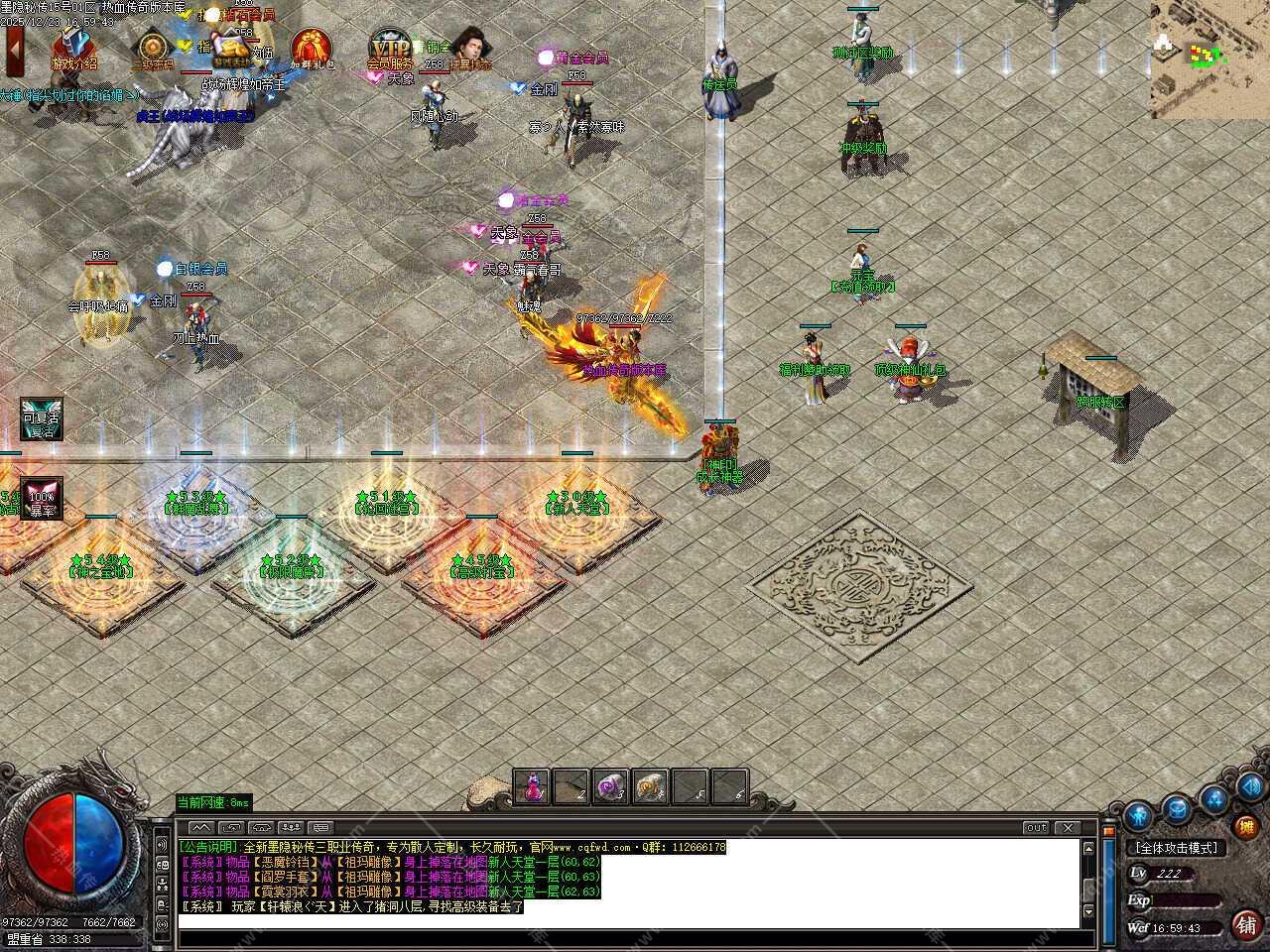Open the minimap in the corner
Viewport: 1270px width, 952px height.
tap(1210, 59)
